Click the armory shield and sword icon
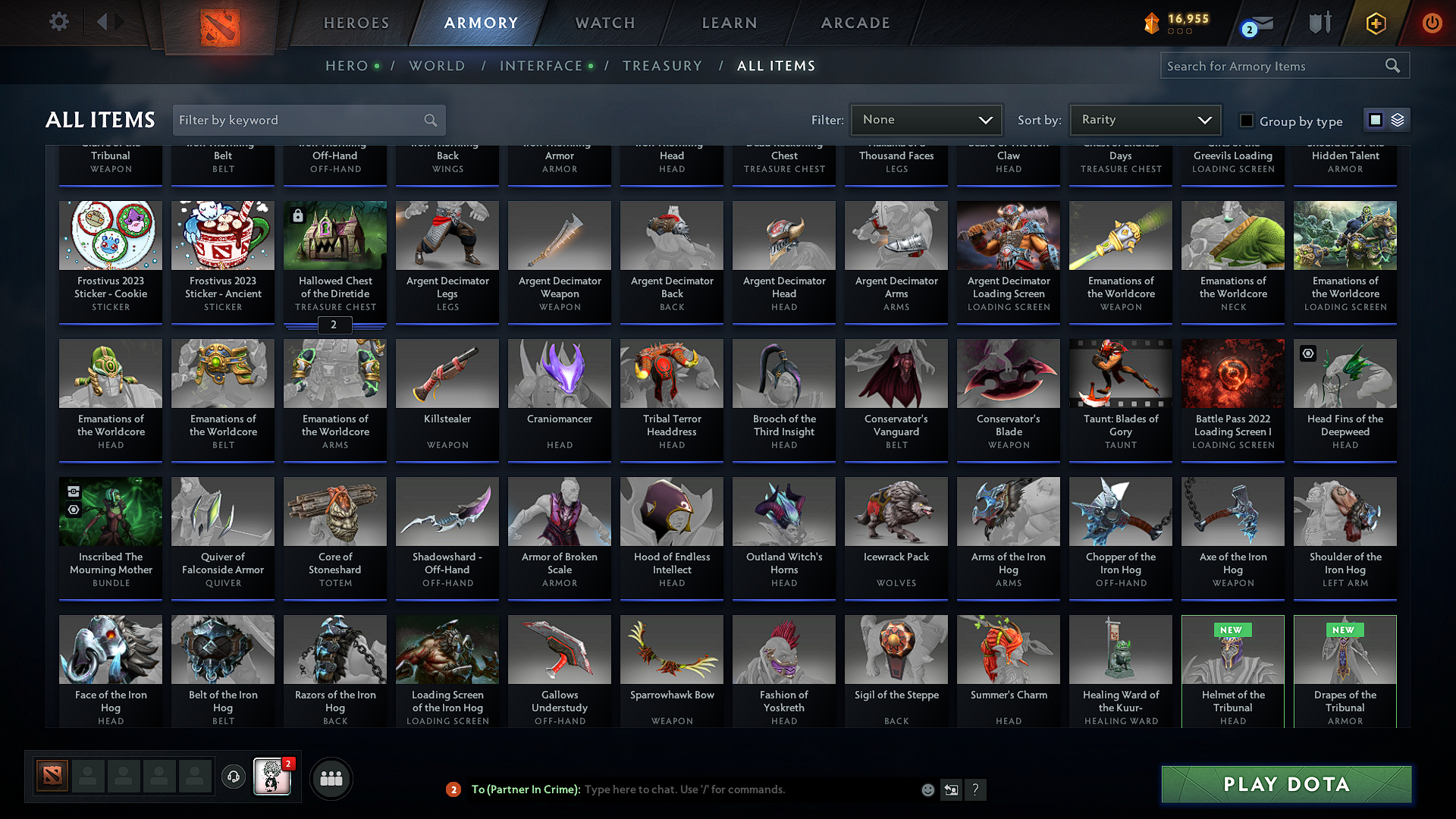1456x819 pixels. click(1319, 23)
